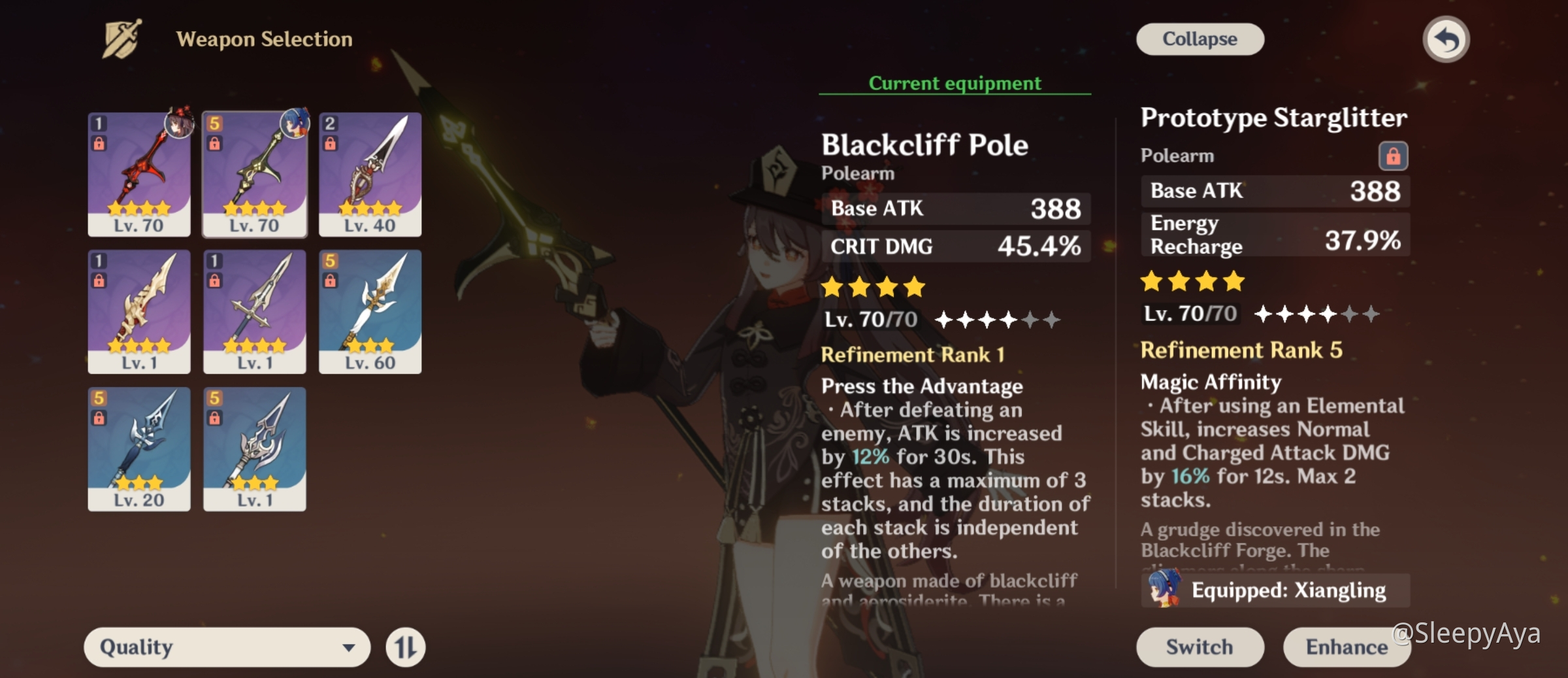Toggle the lock on Prototype Starglitter
Viewport: 1568px width, 678px height.
click(x=1393, y=156)
